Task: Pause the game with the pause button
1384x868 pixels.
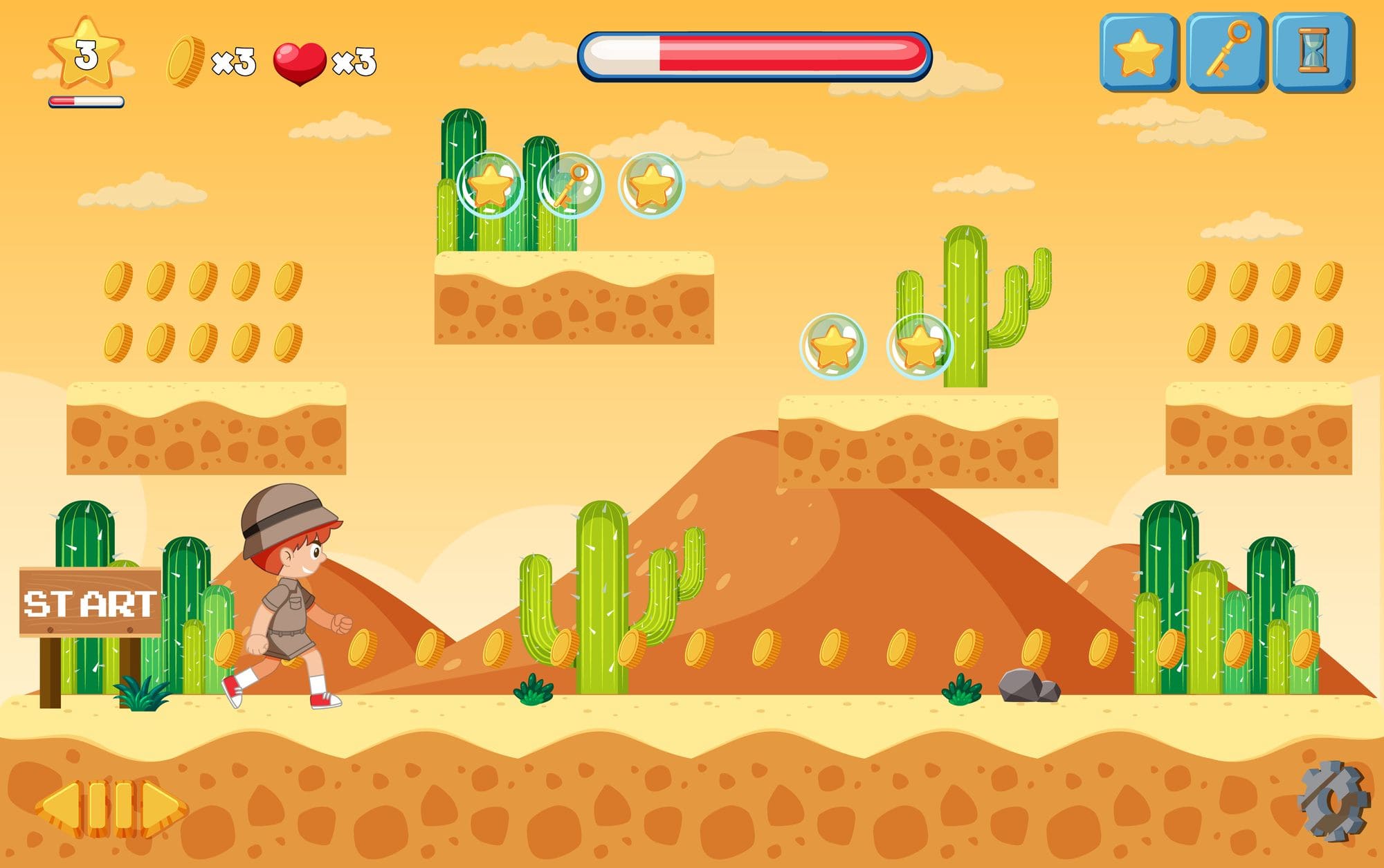Action: [110, 806]
